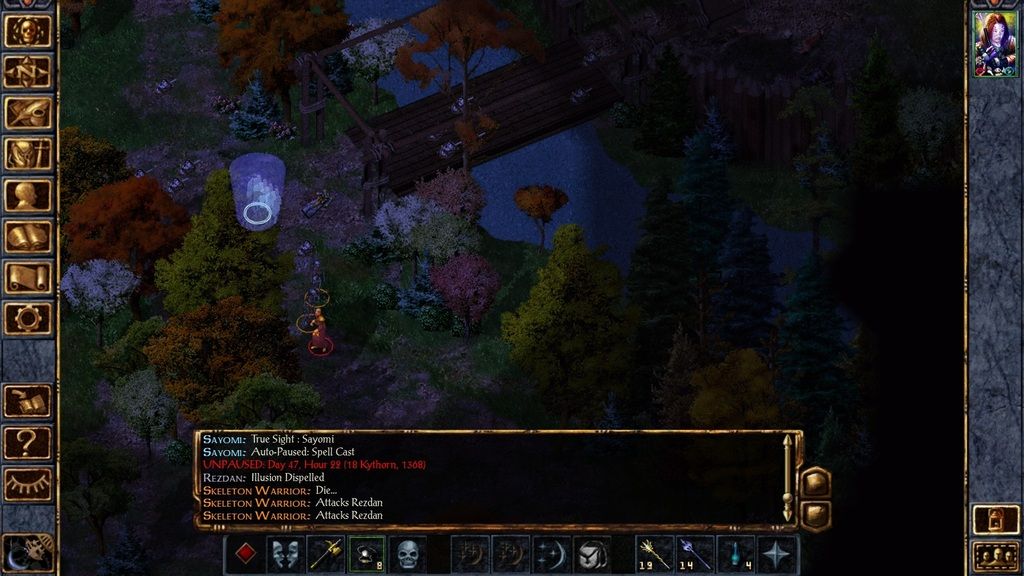
Task: Select the party member portrait
Action: [995, 44]
